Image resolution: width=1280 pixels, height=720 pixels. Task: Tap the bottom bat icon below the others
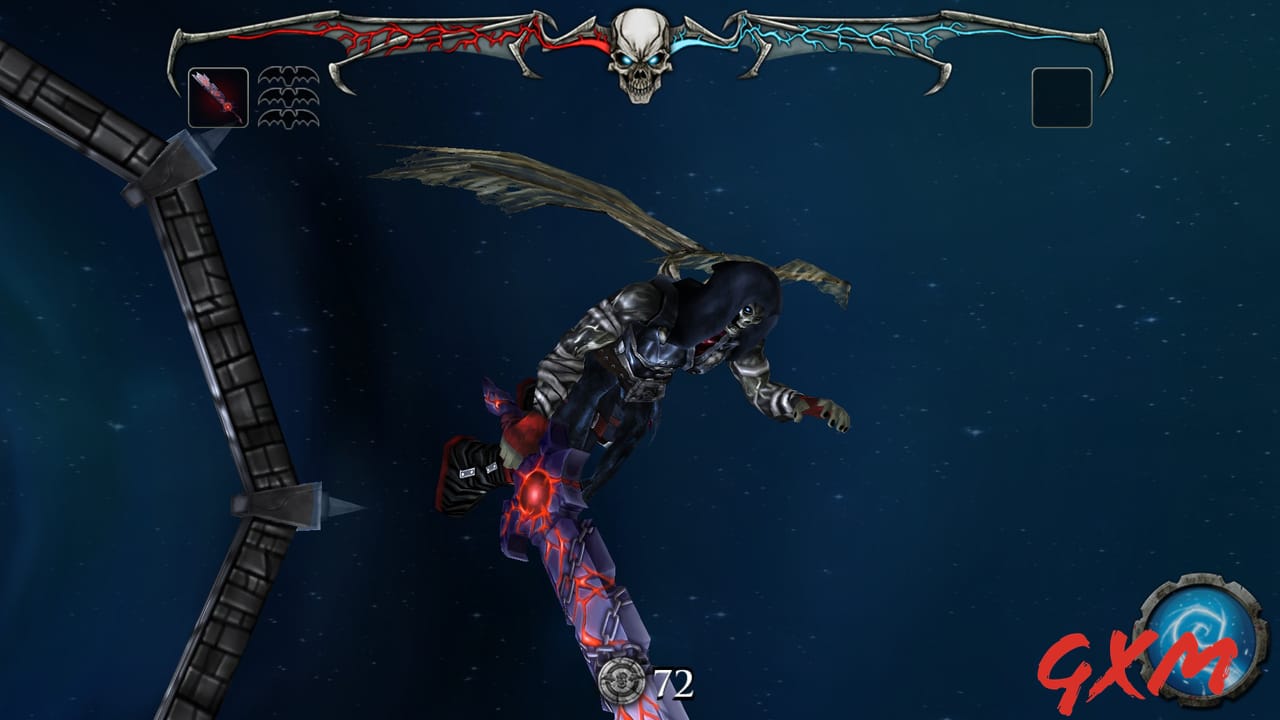(x=287, y=117)
